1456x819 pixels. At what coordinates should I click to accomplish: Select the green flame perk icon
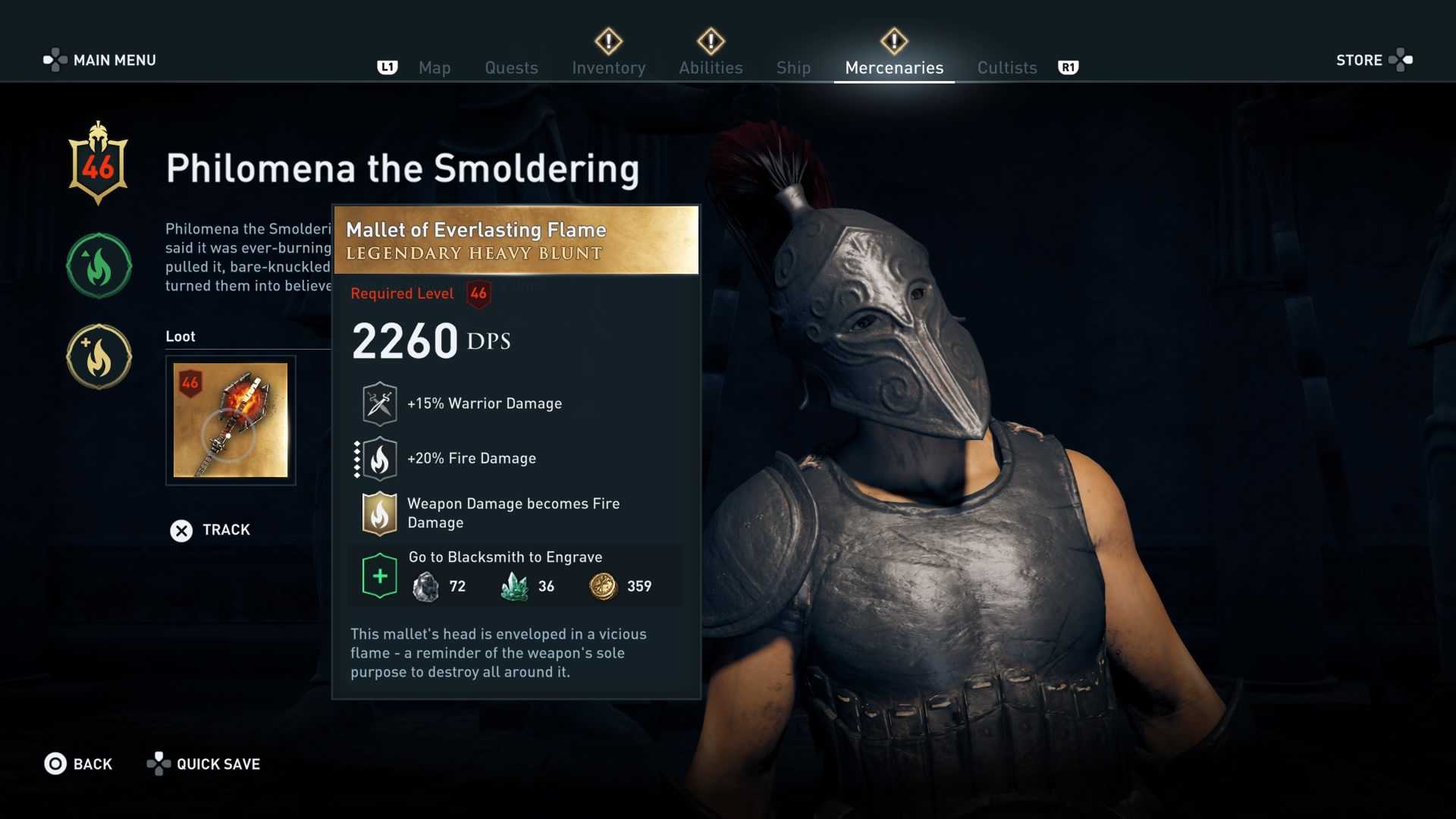tap(99, 266)
